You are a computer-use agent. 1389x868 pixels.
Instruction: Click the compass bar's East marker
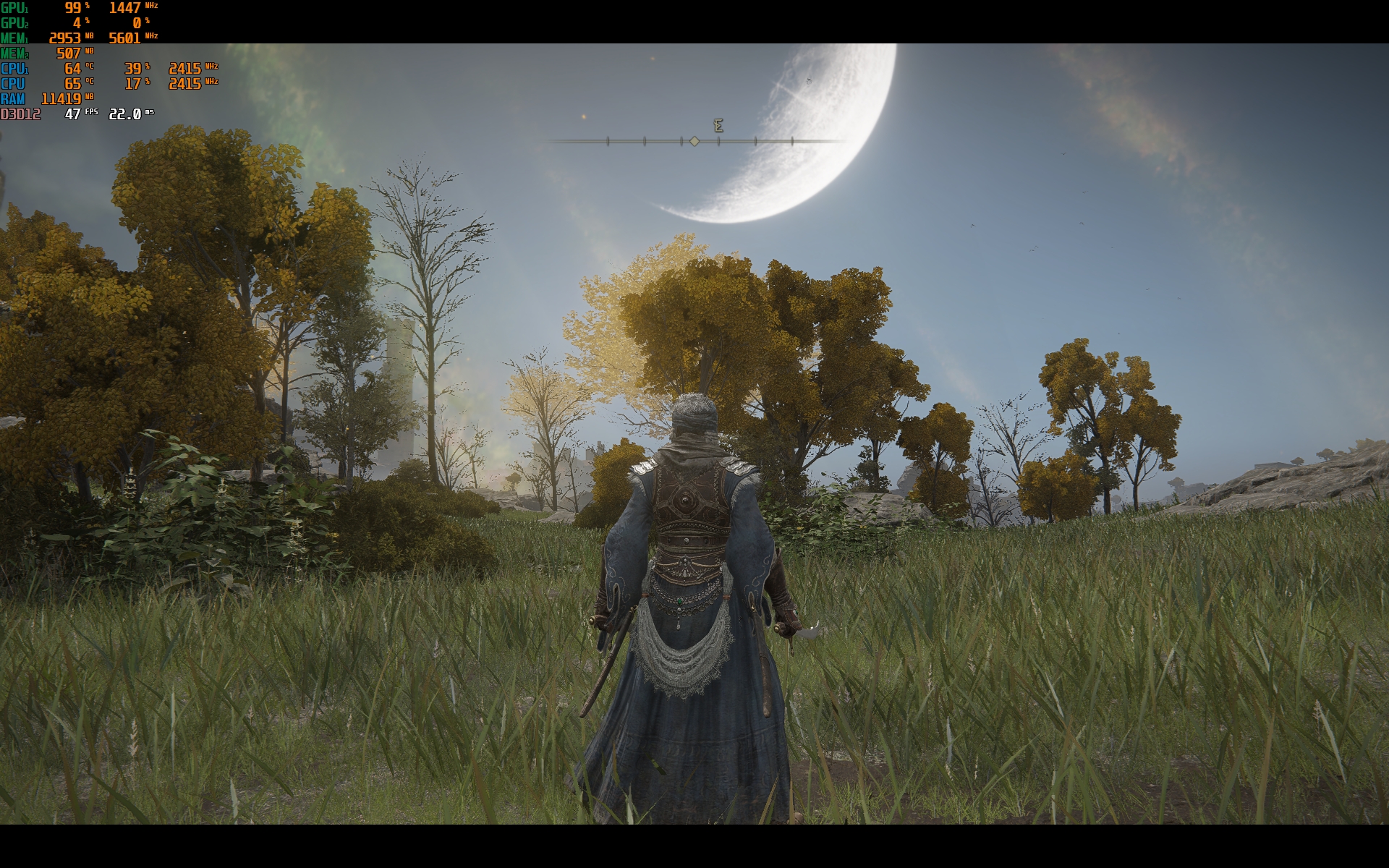718,126
